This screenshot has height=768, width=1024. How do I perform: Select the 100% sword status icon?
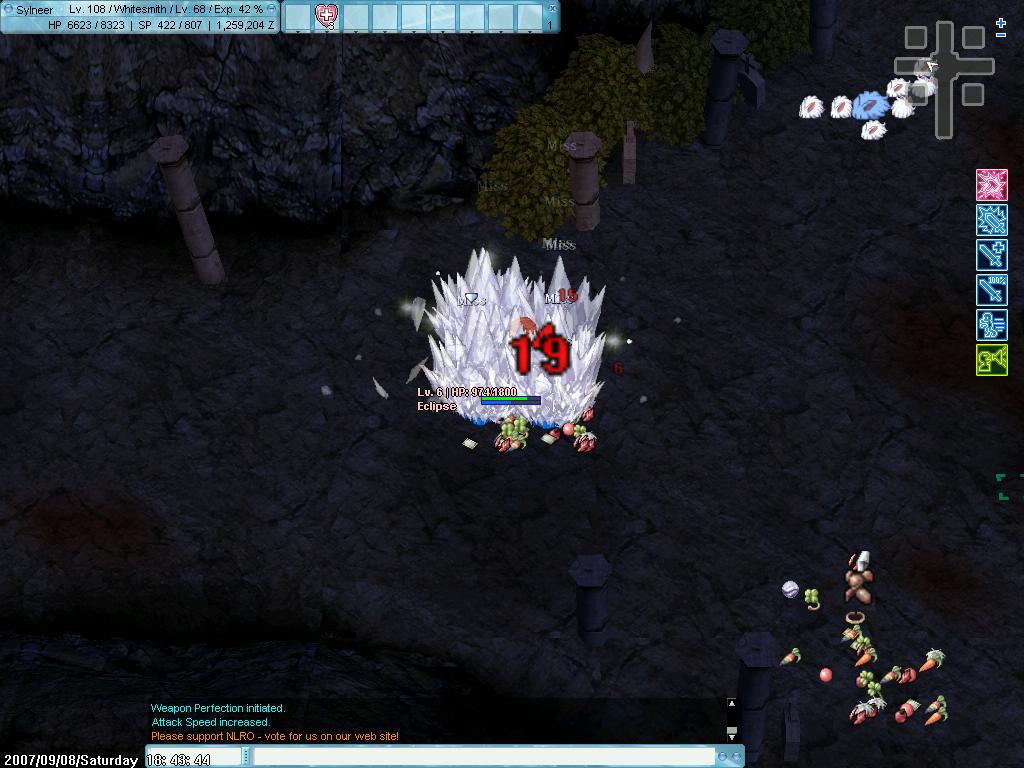pos(991,290)
